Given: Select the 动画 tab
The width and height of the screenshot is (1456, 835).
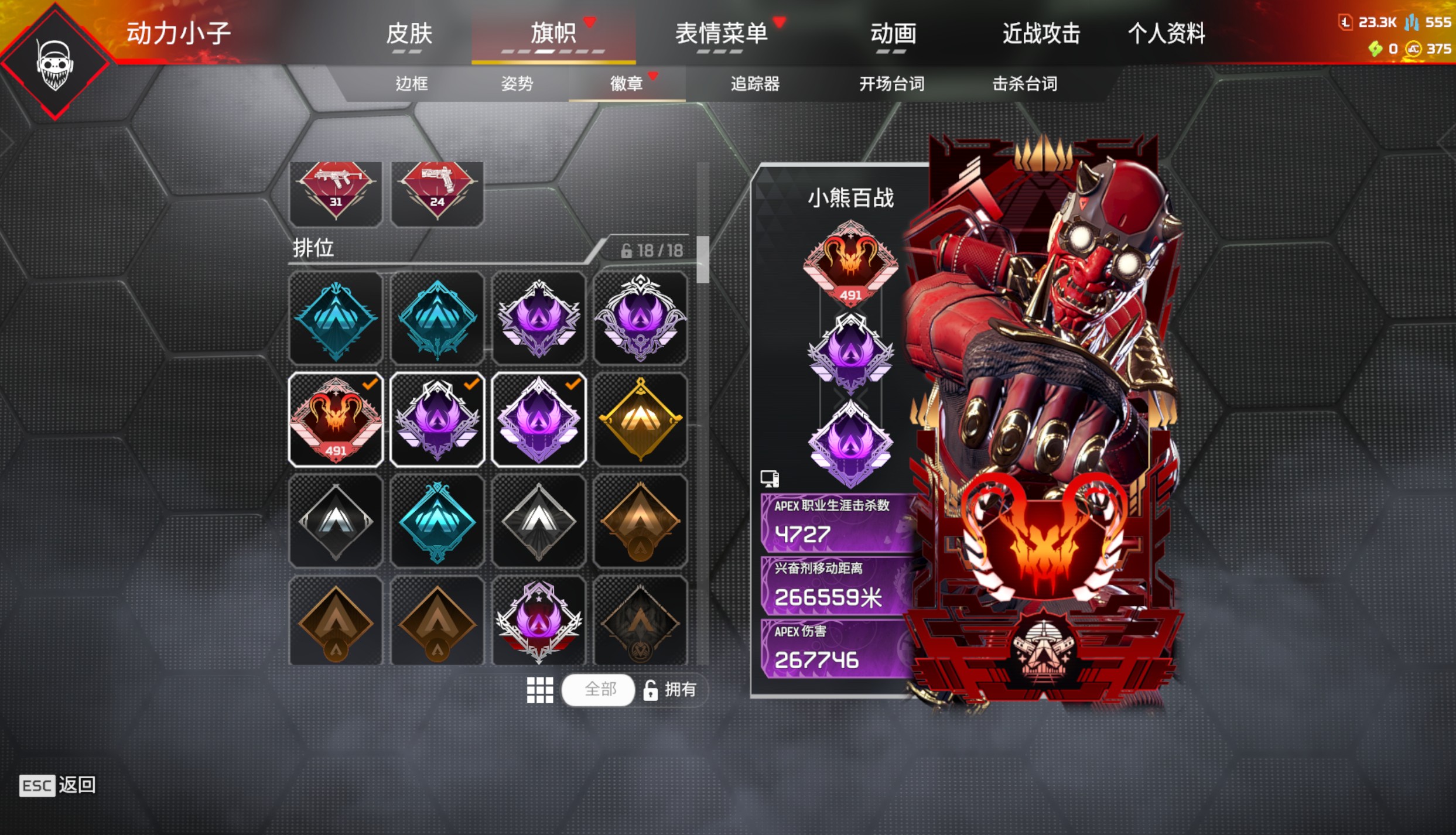Looking at the screenshot, I should (893, 33).
